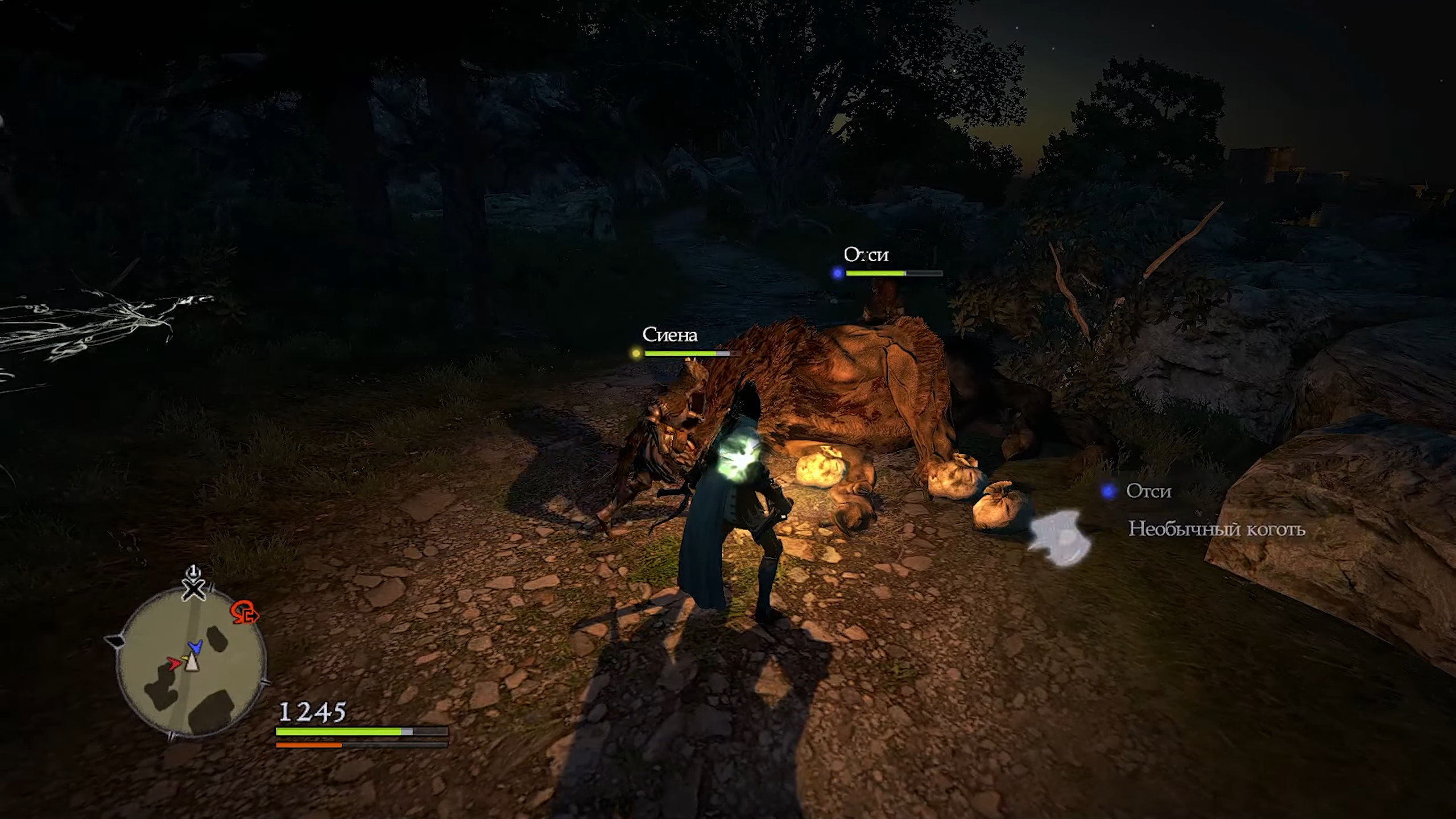Click the red marker on minimap edge
This screenshot has width=1456, height=819.
pos(244,614)
